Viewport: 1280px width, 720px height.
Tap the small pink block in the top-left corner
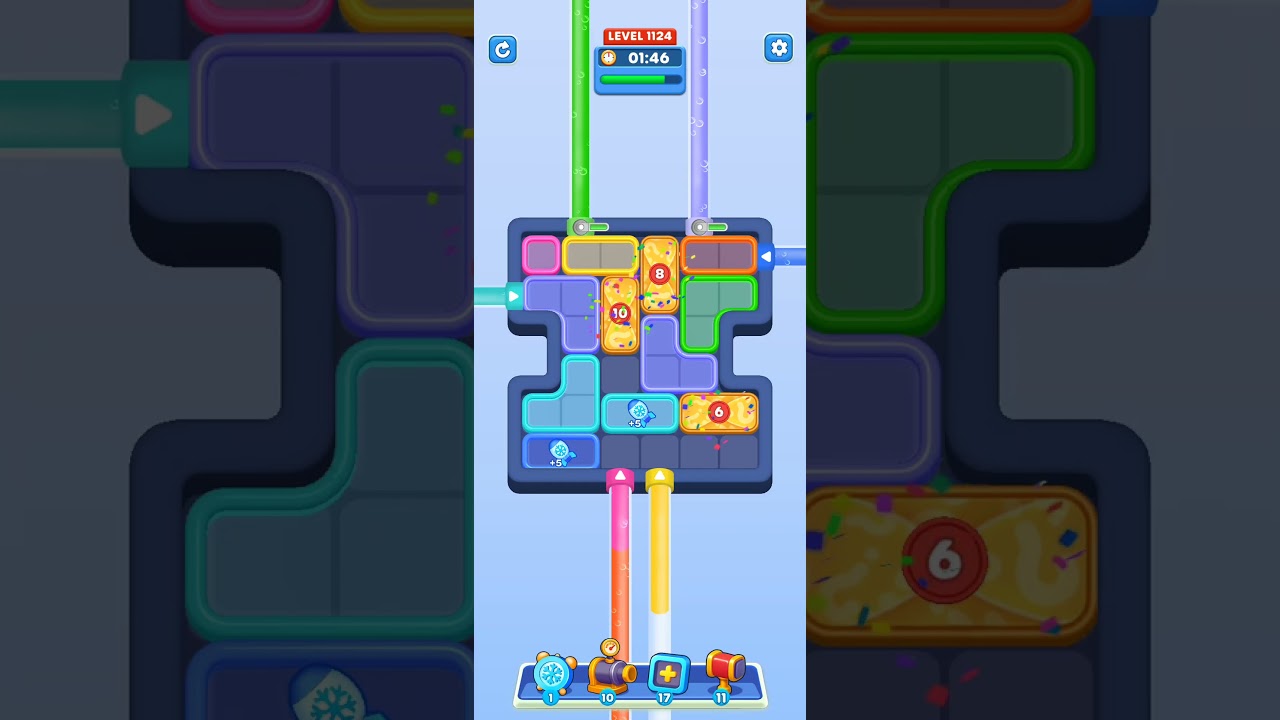[x=541, y=255]
